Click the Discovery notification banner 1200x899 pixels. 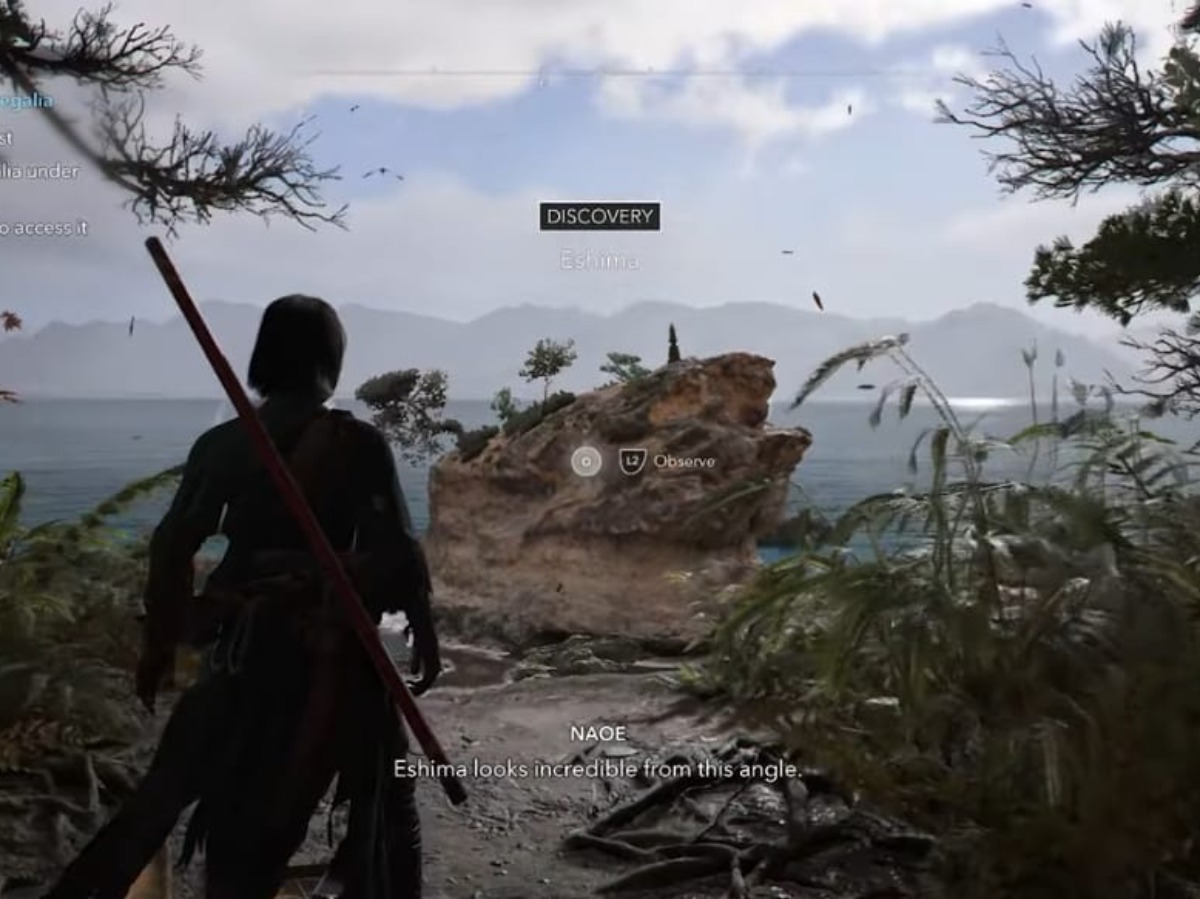(599, 217)
